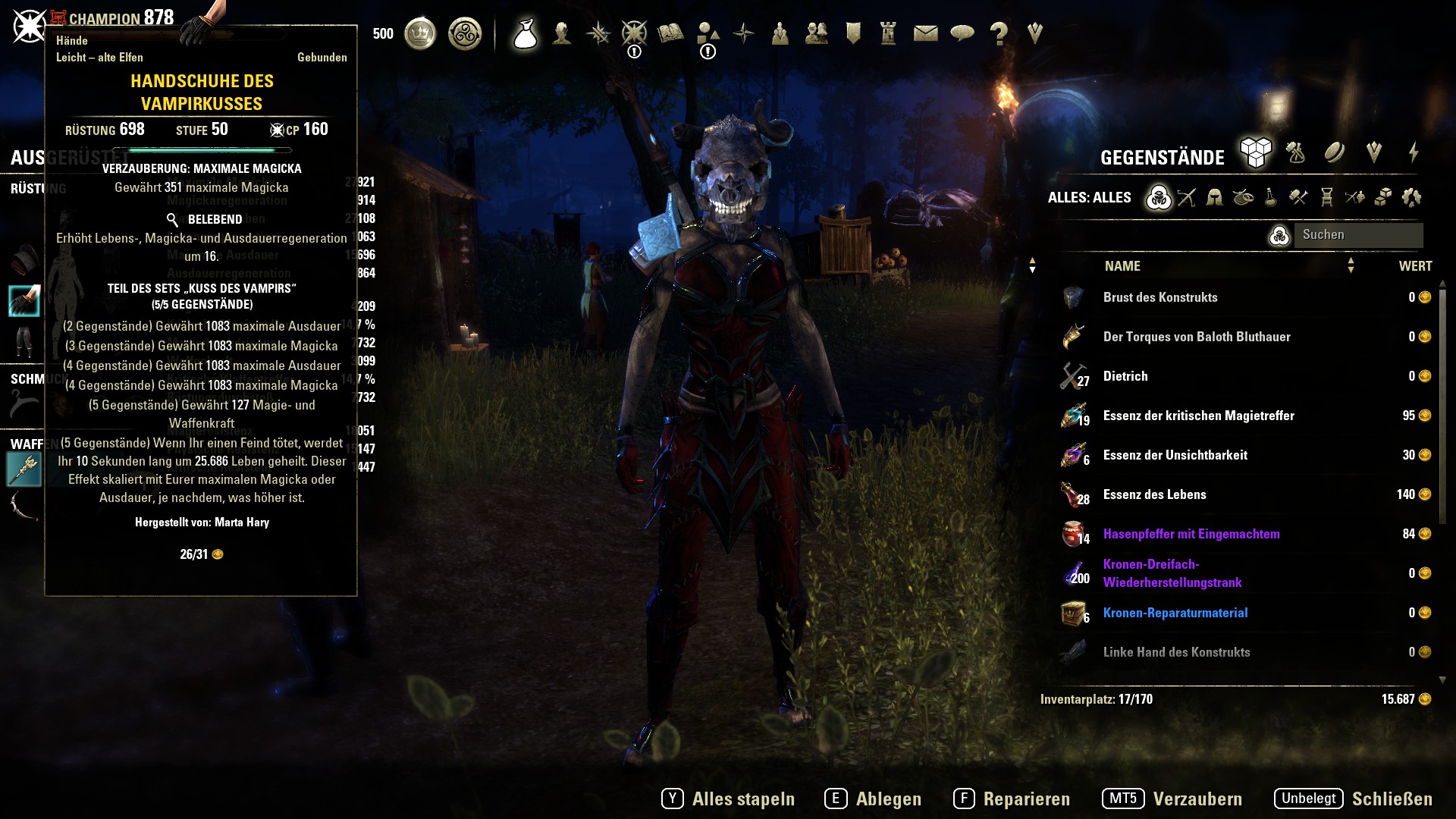Filter inventory by helmet armor category
Screen dimensions: 1456x819
(x=1214, y=198)
